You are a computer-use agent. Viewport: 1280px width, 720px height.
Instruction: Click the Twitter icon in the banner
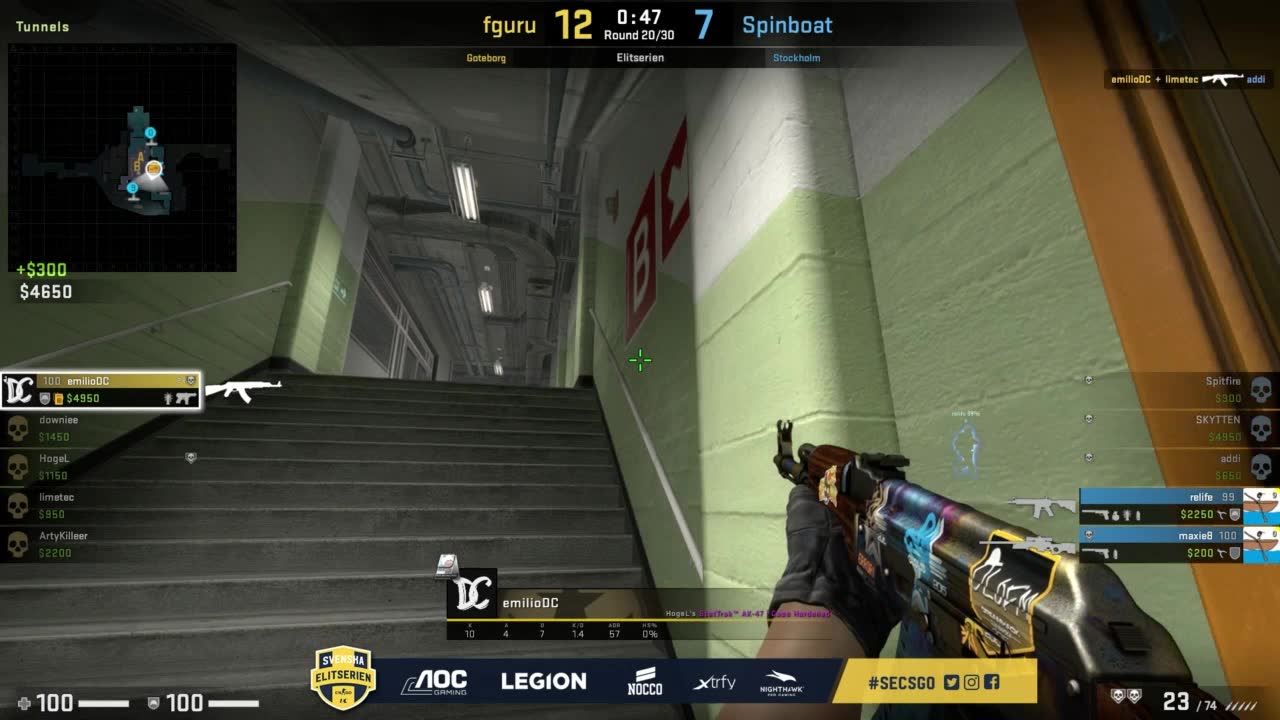point(951,683)
